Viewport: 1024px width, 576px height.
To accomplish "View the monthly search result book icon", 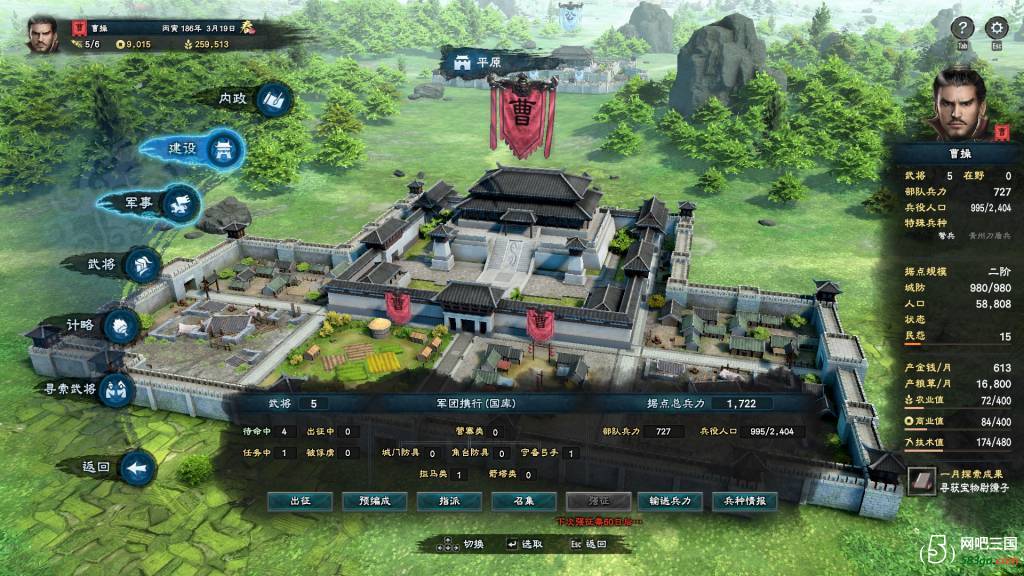I will click(x=923, y=481).
